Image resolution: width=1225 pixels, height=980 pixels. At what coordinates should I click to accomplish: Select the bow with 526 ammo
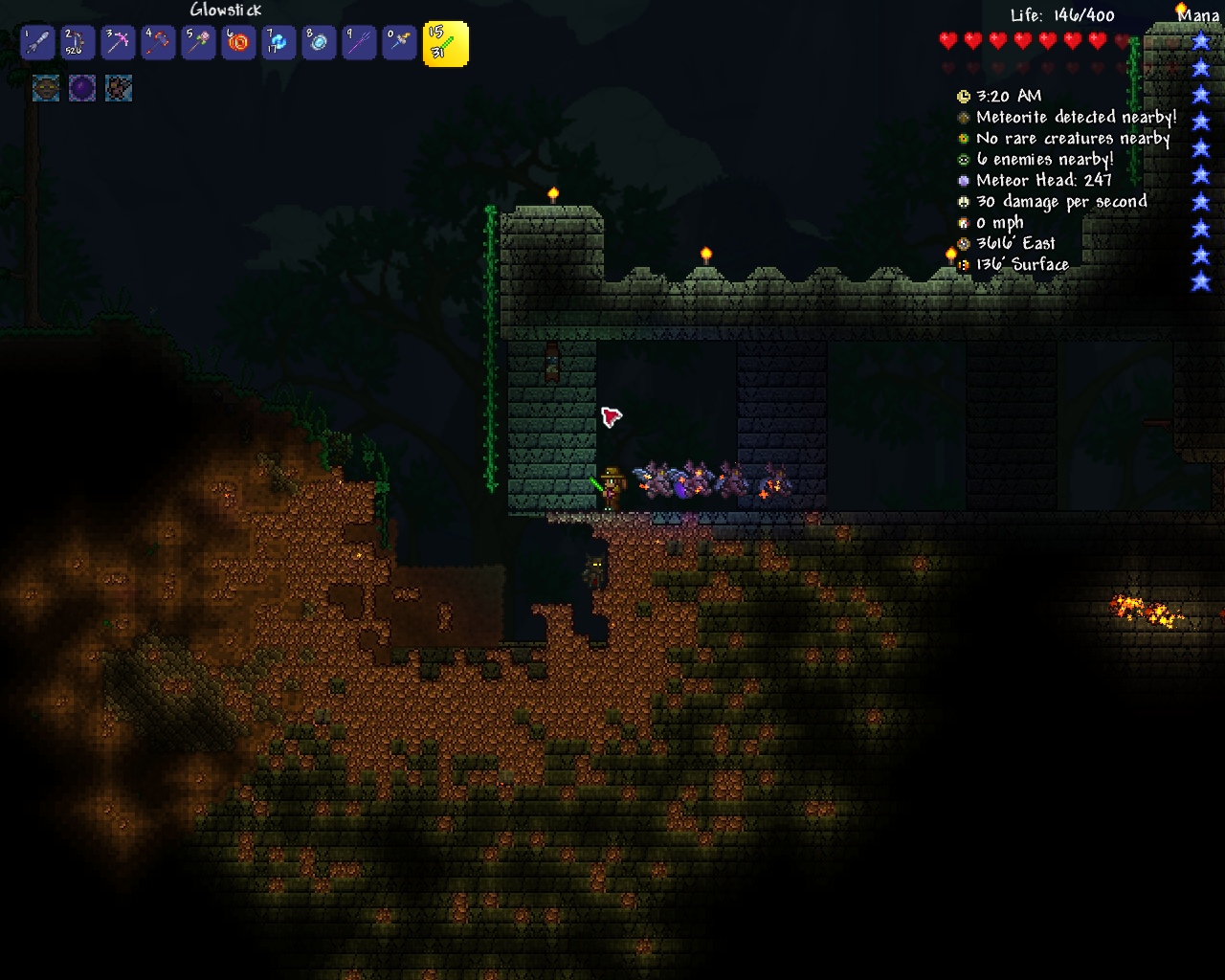pos(78,43)
